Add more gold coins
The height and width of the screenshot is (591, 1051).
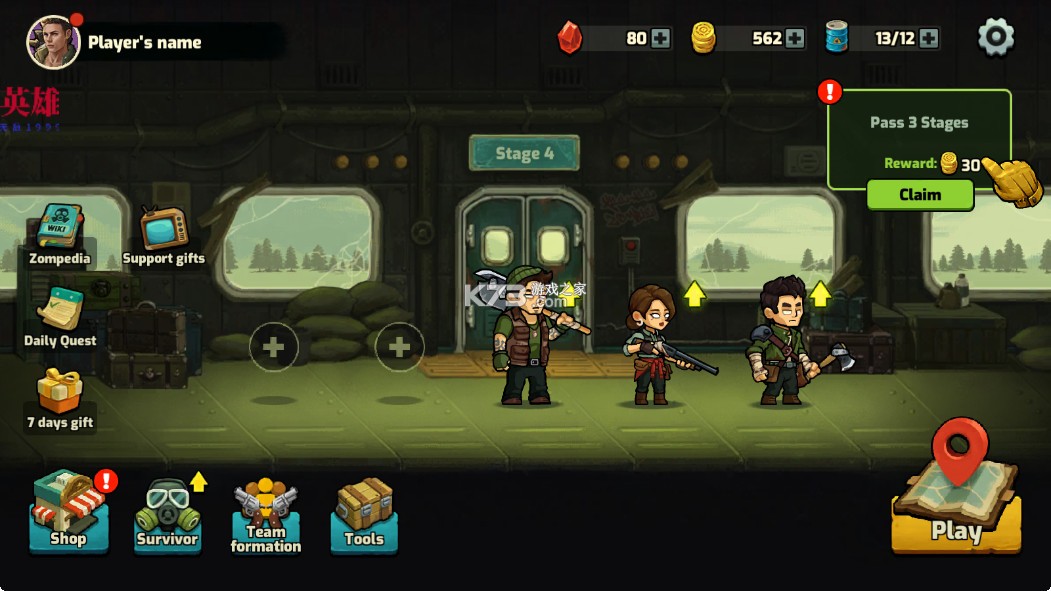795,39
